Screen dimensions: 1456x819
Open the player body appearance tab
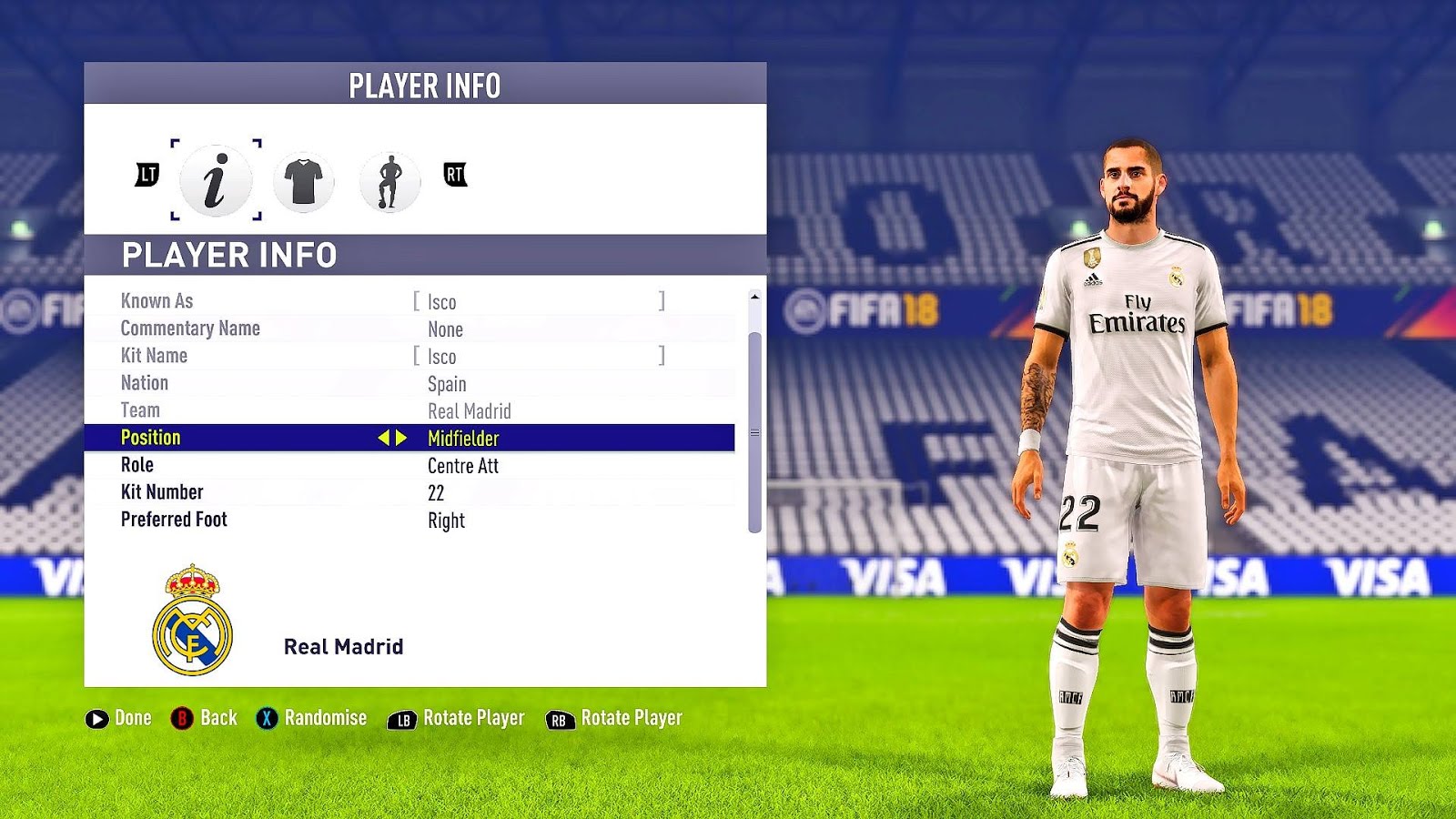click(x=389, y=181)
